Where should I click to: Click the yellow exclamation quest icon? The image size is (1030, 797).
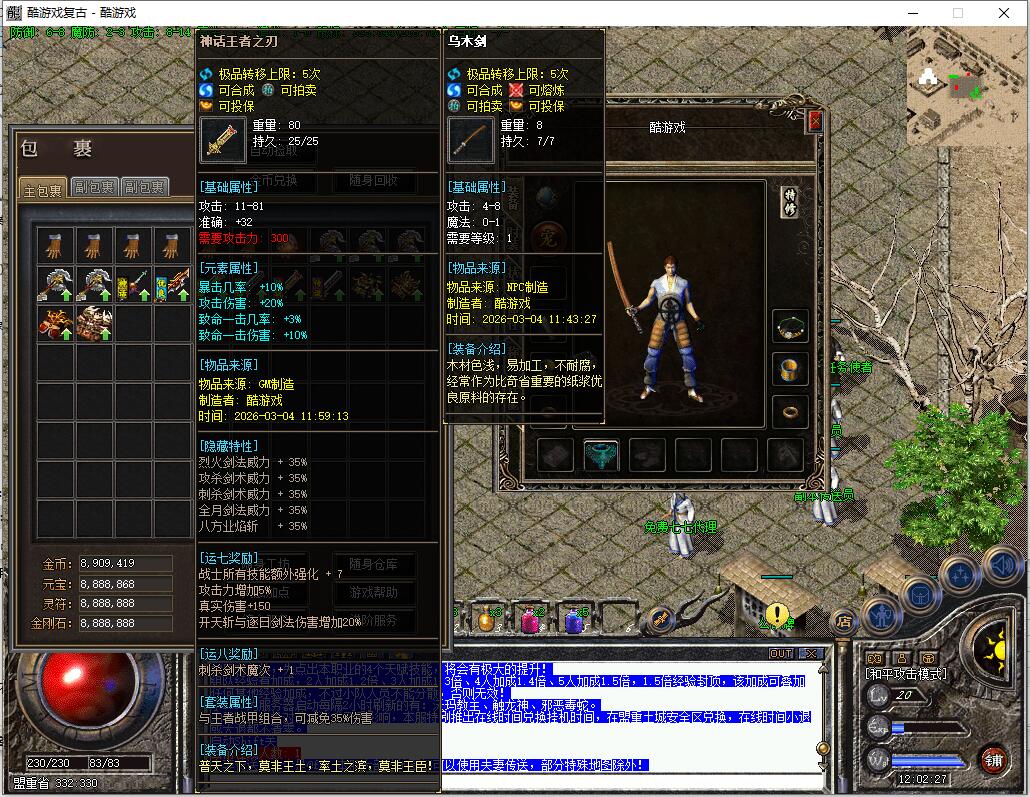click(777, 615)
